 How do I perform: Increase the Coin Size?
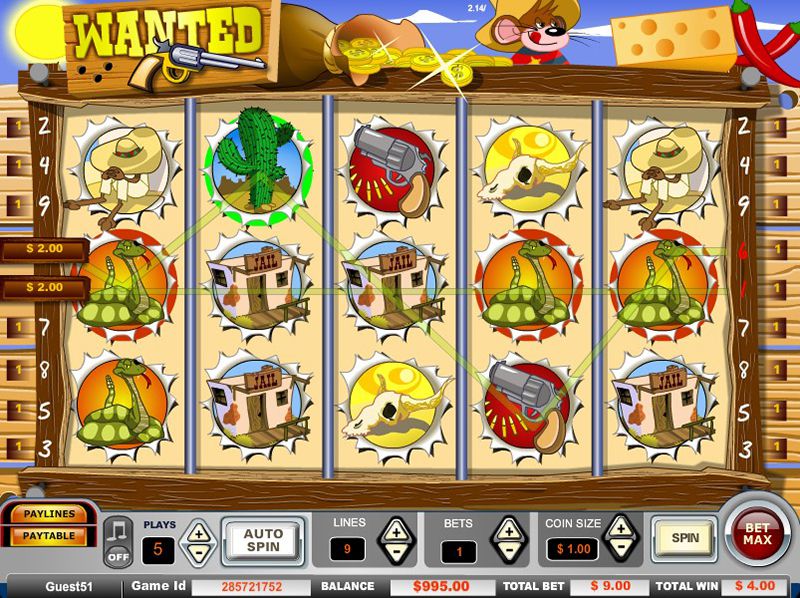point(620,528)
